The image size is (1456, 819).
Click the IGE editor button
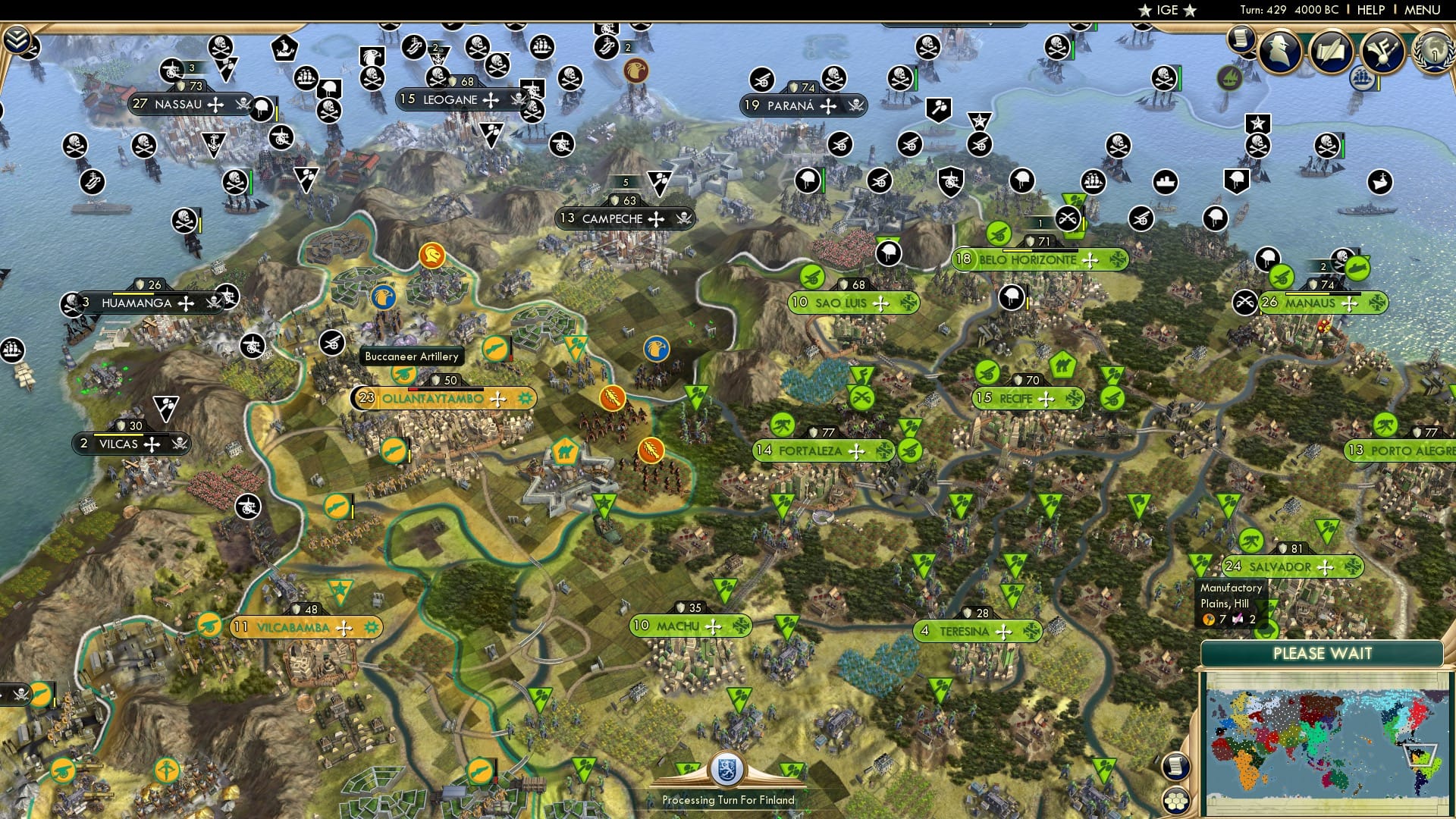pos(1166,10)
